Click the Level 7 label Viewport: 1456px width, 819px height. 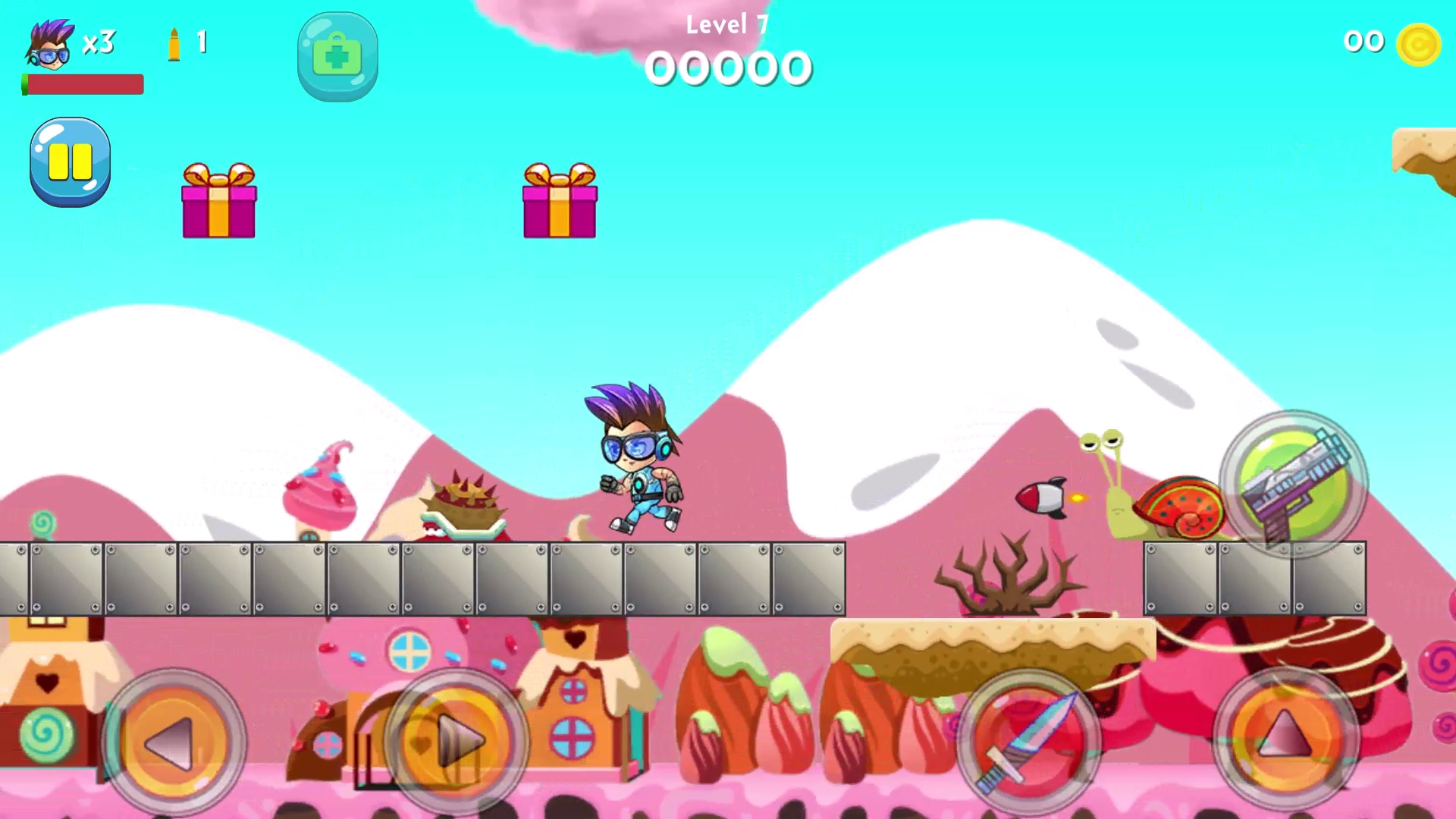(x=727, y=23)
